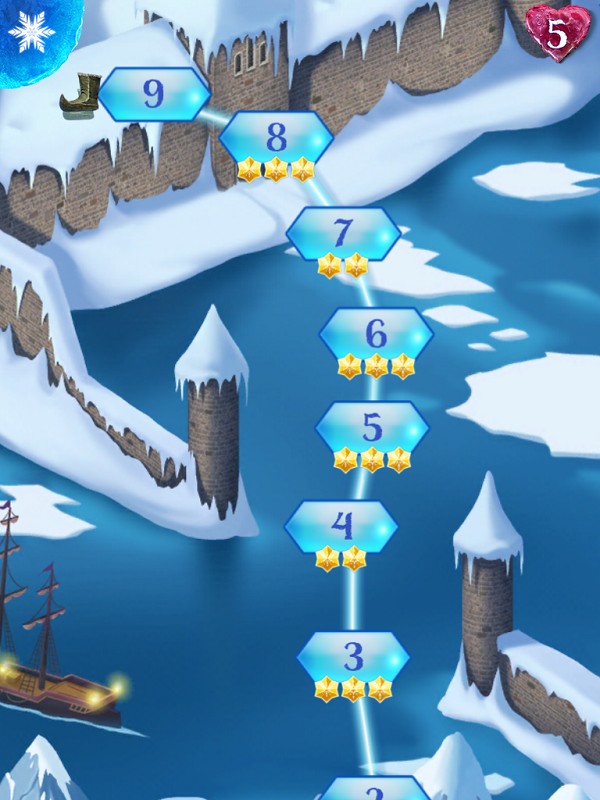Choose level 8 on the map

click(276, 137)
